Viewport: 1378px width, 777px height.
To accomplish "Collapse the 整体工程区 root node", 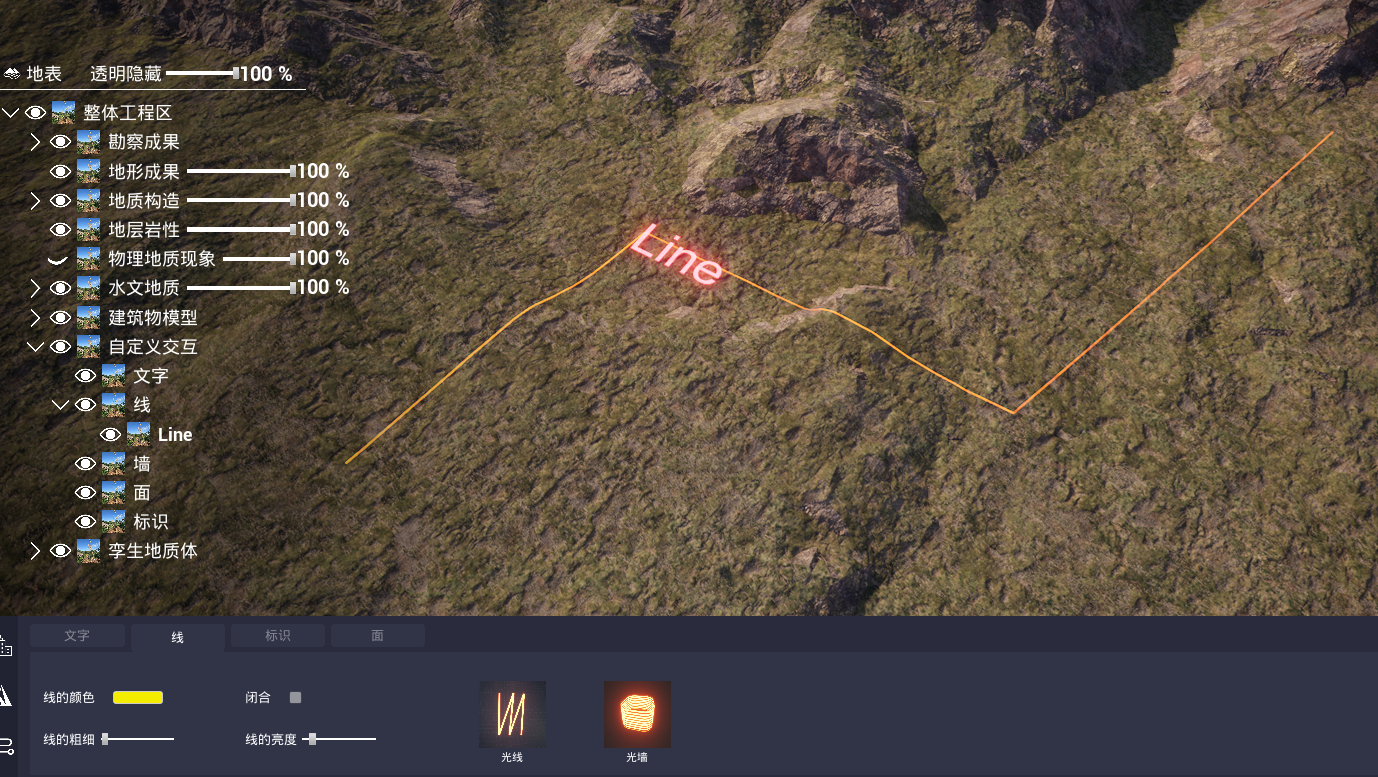I will tap(11, 113).
